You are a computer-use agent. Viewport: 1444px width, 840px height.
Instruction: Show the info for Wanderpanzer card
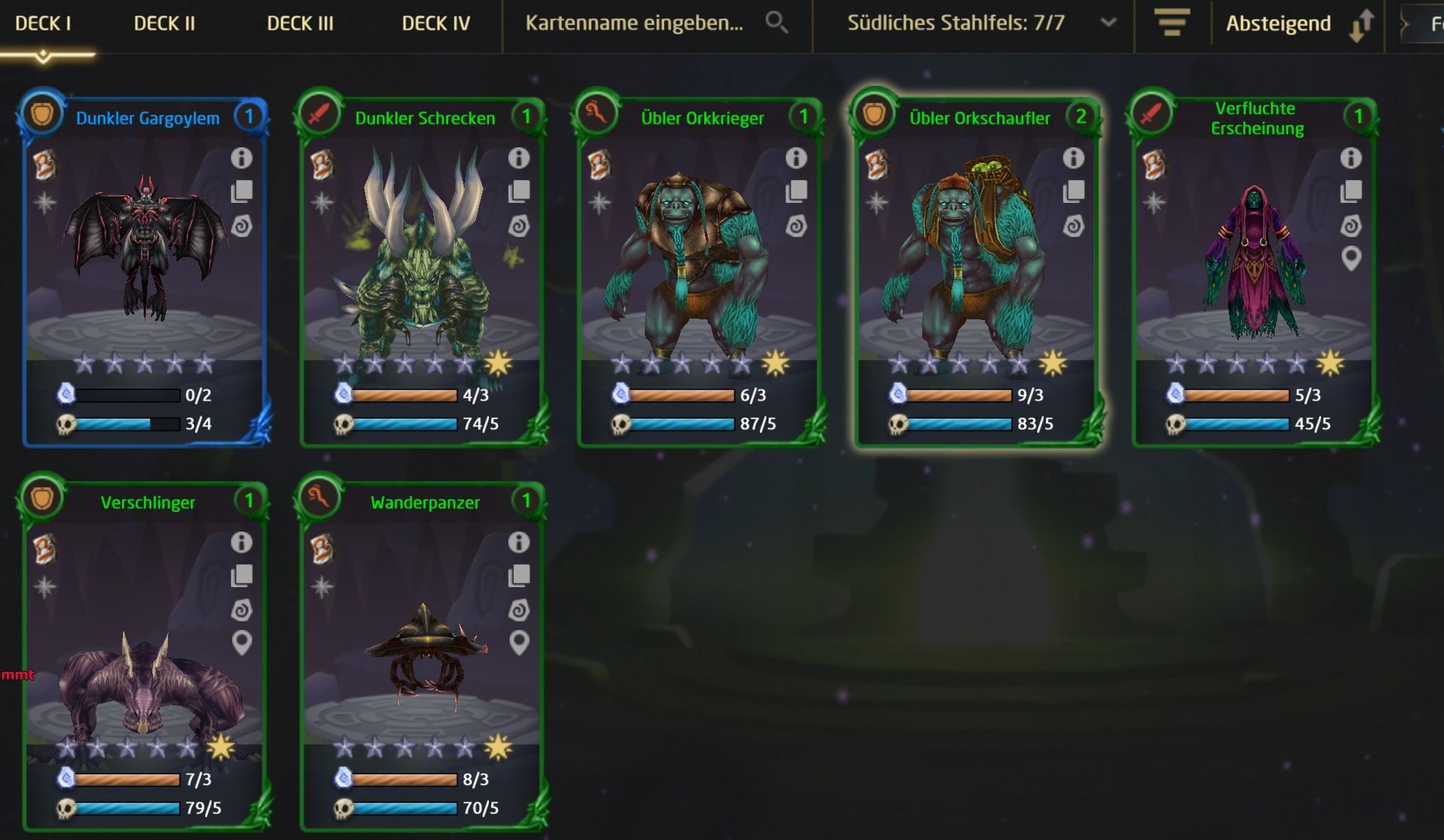click(x=519, y=542)
